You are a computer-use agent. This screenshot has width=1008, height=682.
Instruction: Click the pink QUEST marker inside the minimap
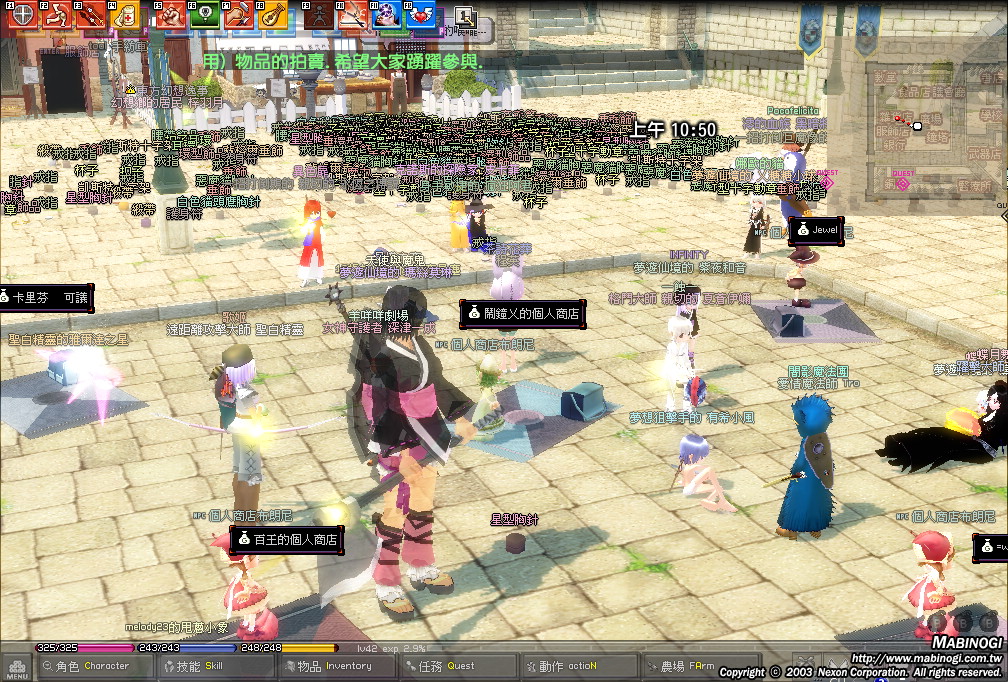[x=903, y=184]
